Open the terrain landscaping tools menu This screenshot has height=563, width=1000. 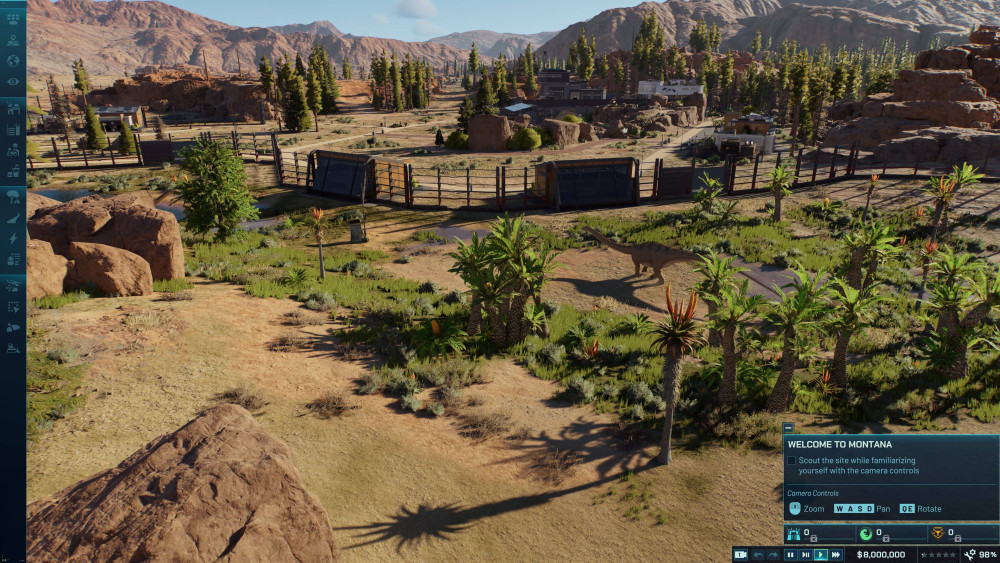pyautogui.click(x=13, y=217)
